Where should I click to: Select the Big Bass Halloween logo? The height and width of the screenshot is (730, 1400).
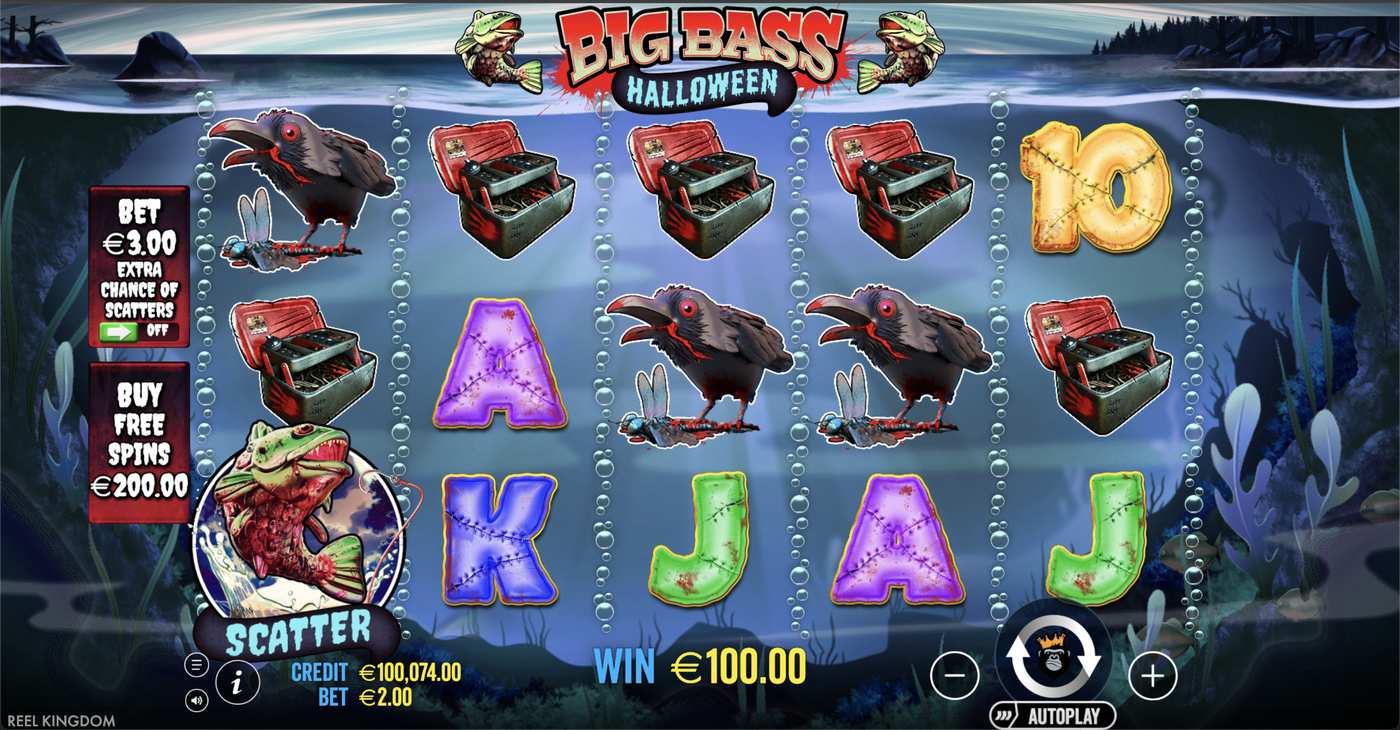(700, 48)
